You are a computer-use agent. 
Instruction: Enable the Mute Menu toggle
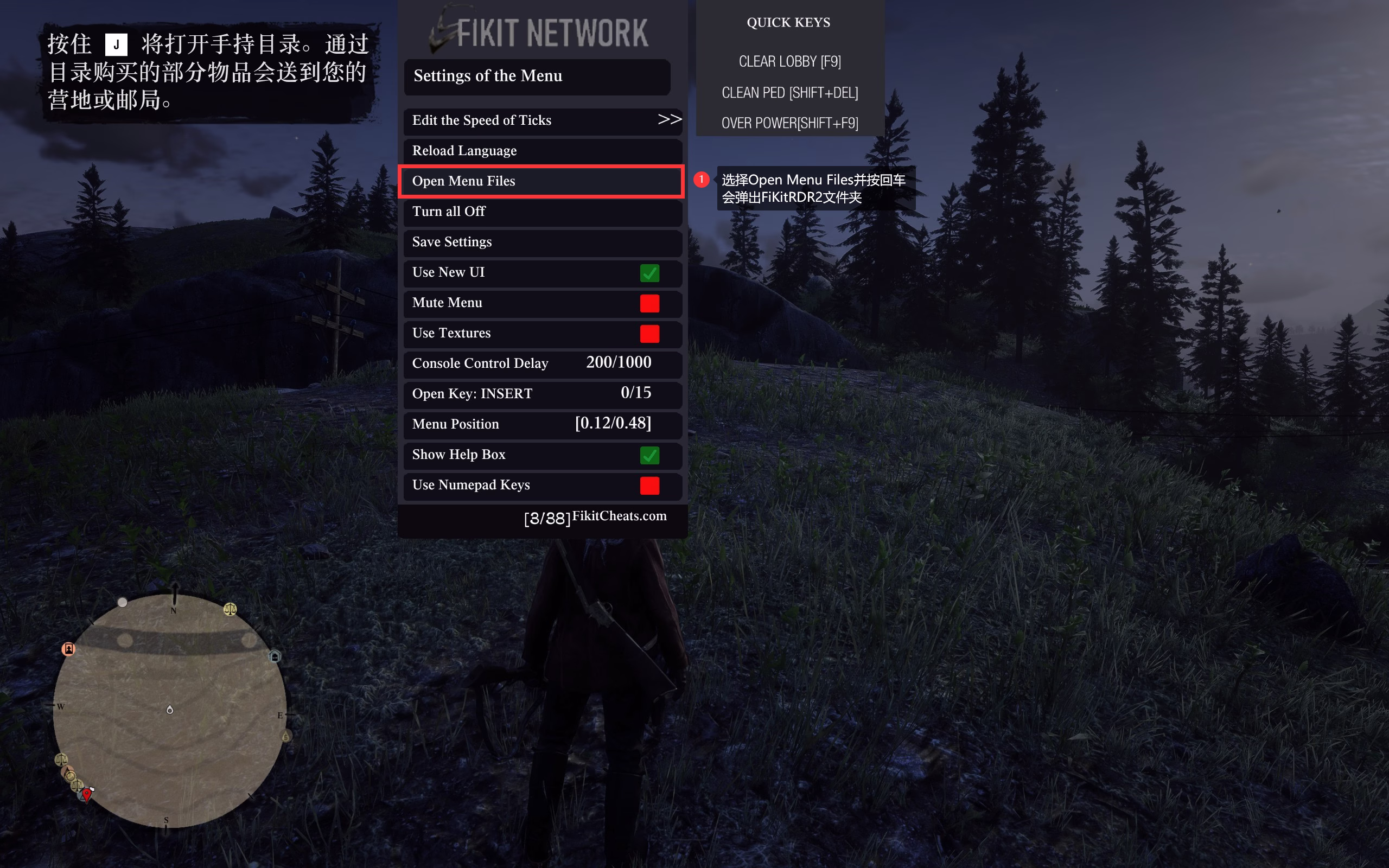(649, 304)
